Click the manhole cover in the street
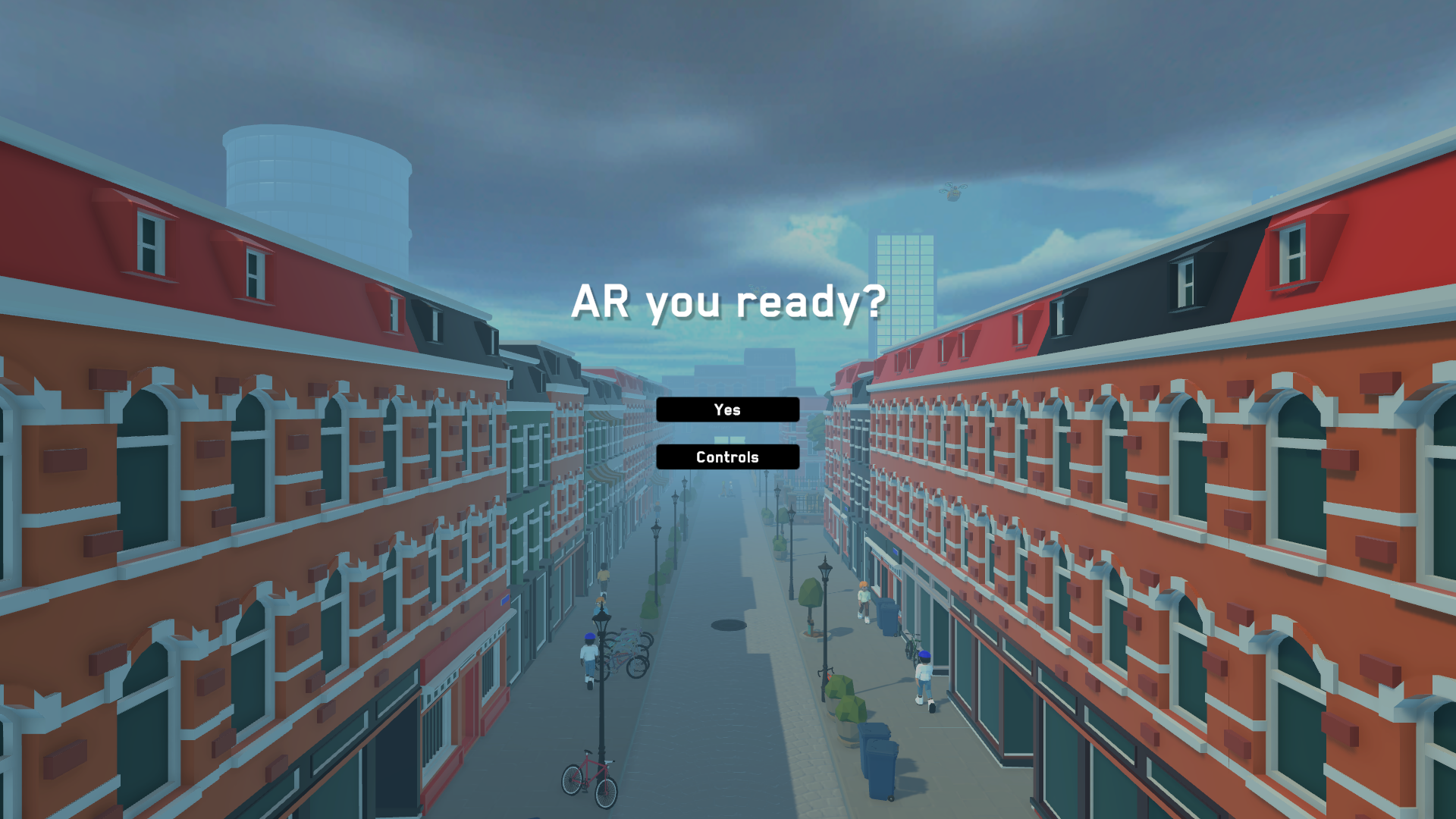Screen dimensions: 1456x819 coord(728,624)
